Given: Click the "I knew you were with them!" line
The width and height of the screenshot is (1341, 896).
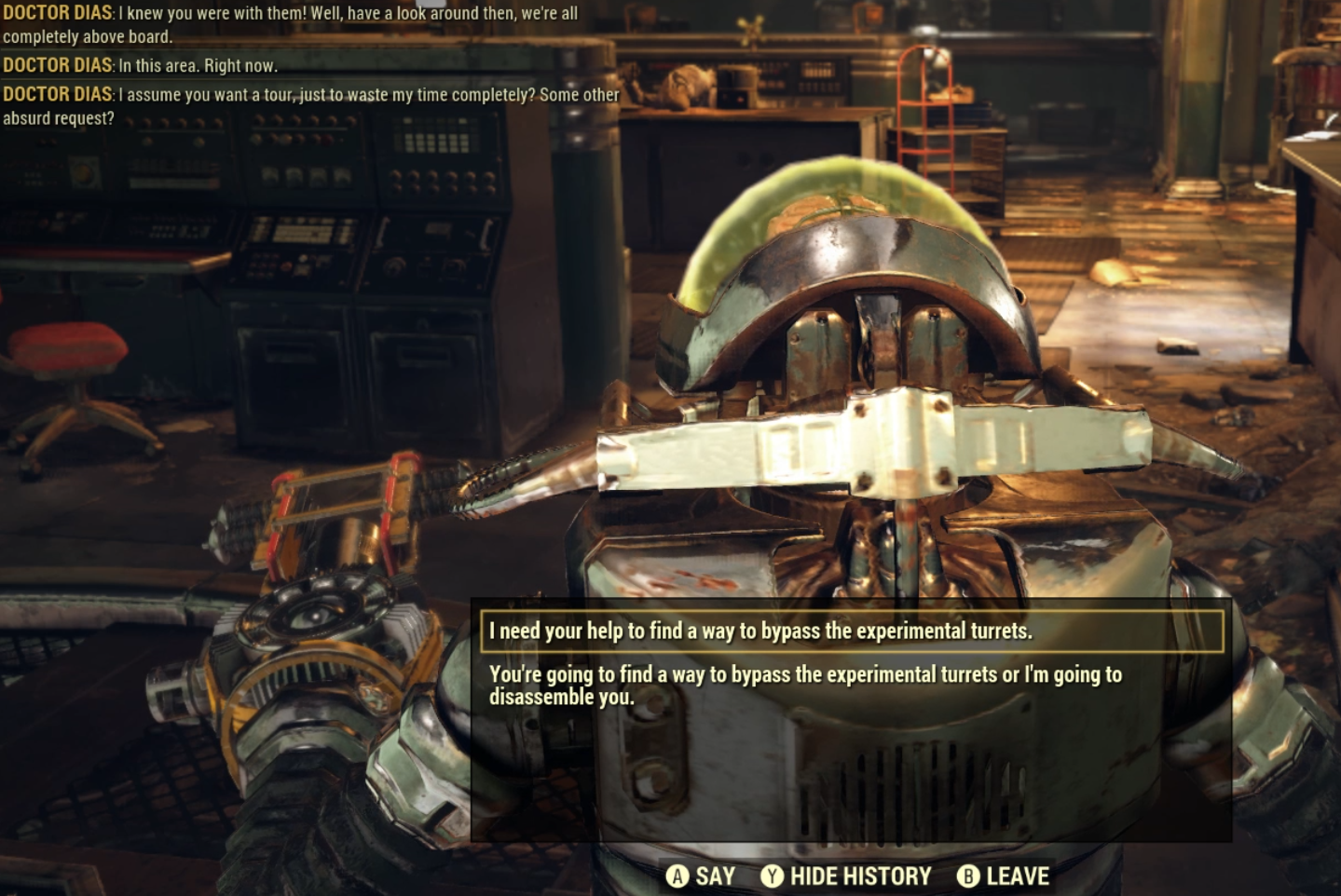Looking at the screenshot, I should pos(214,12).
